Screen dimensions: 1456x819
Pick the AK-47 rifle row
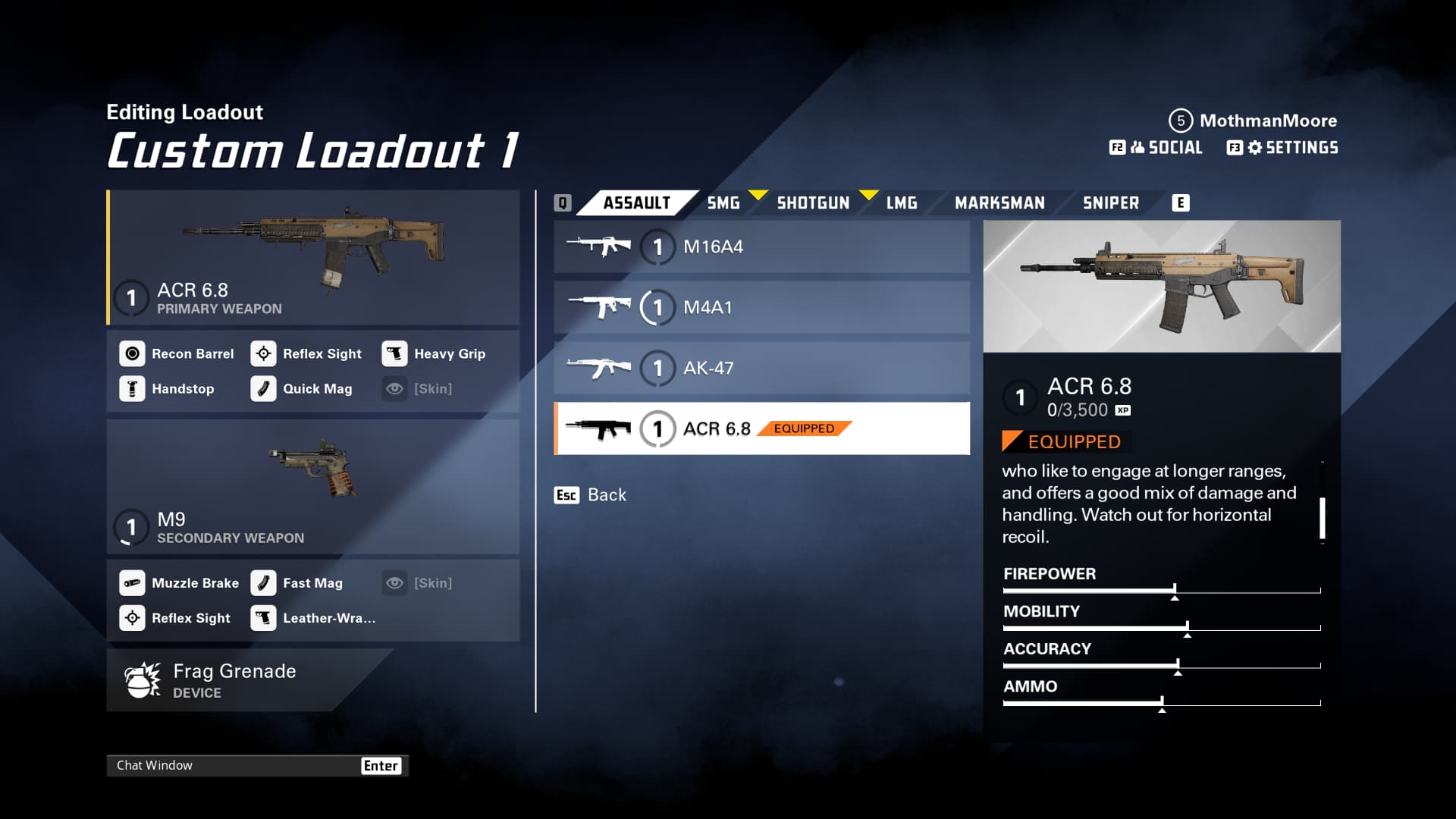761,369
